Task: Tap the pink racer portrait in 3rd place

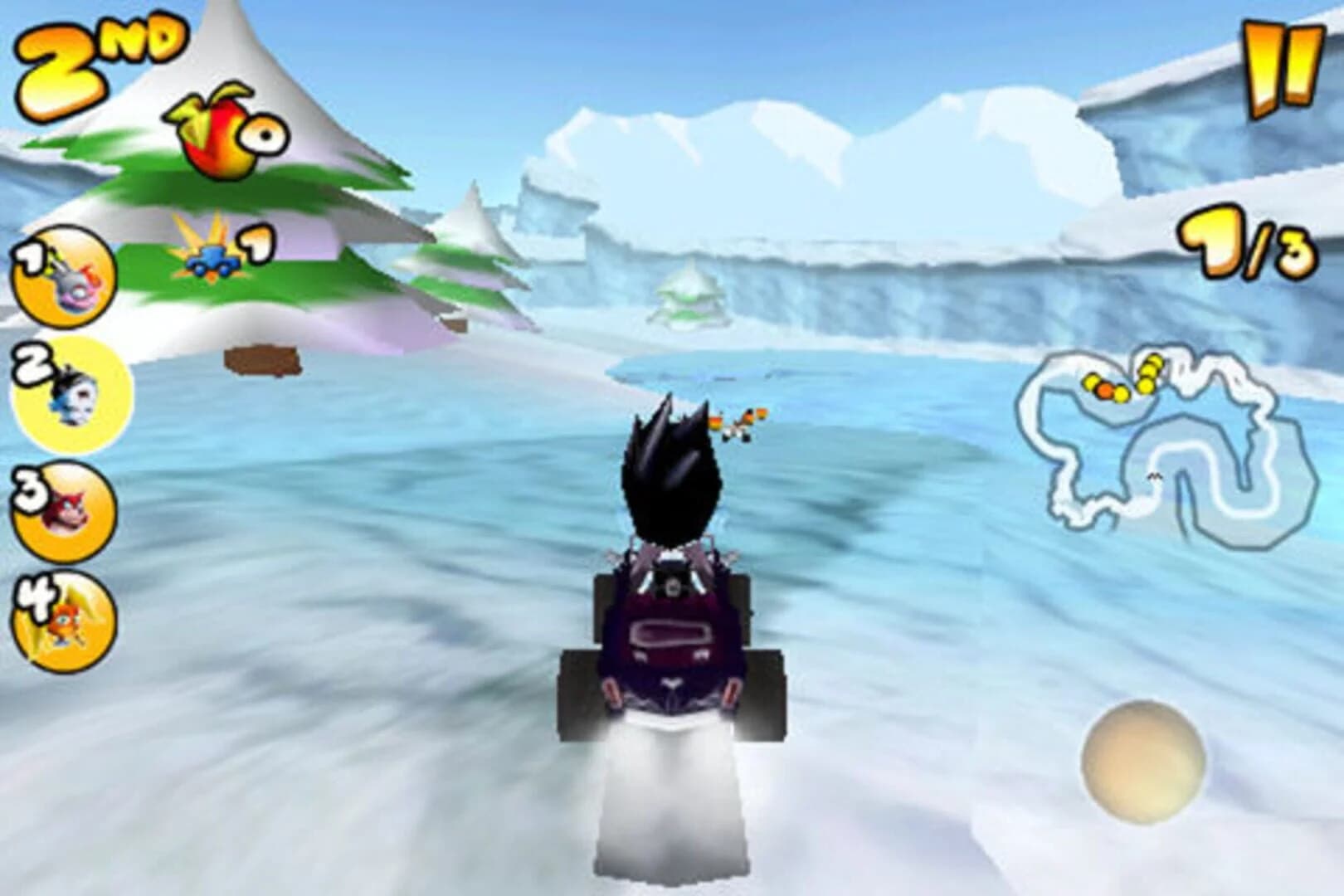Action: 62,510
